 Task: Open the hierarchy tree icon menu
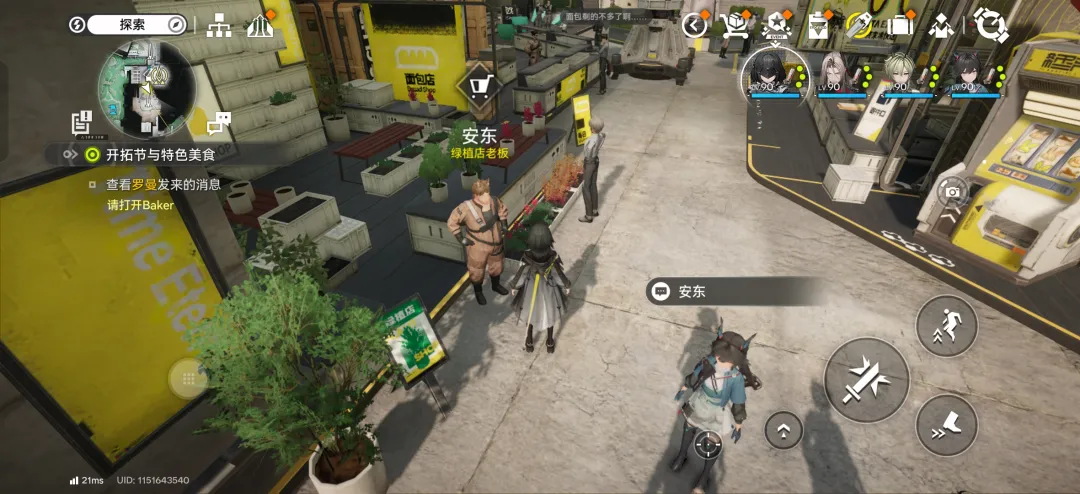[218, 25]
